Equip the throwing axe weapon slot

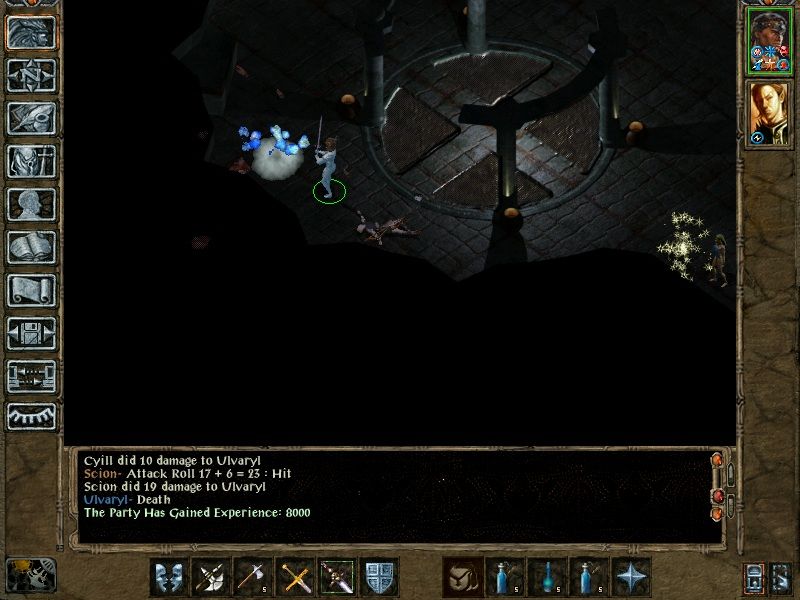(x=252, y=577)
